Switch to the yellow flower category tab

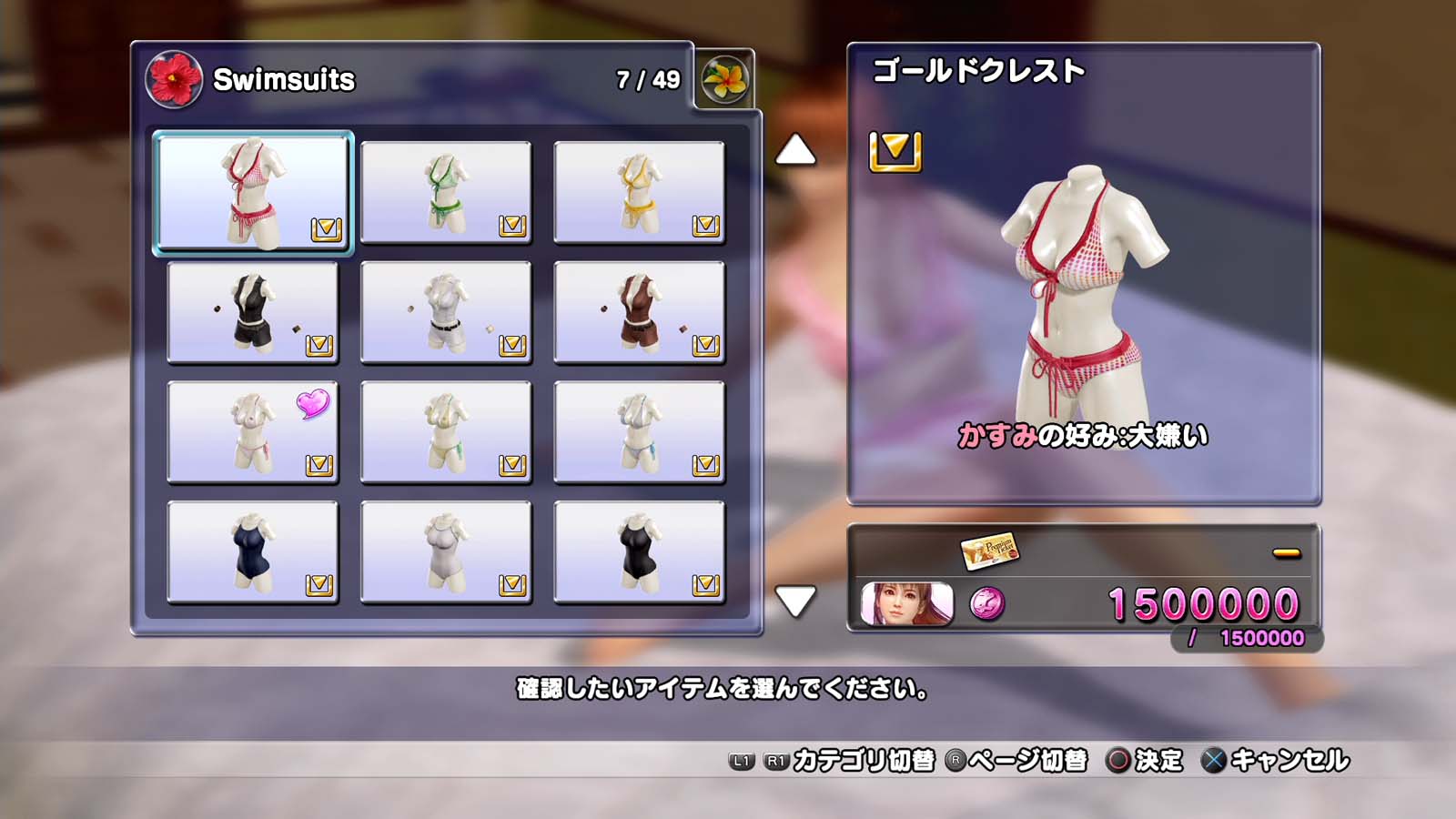725,80
